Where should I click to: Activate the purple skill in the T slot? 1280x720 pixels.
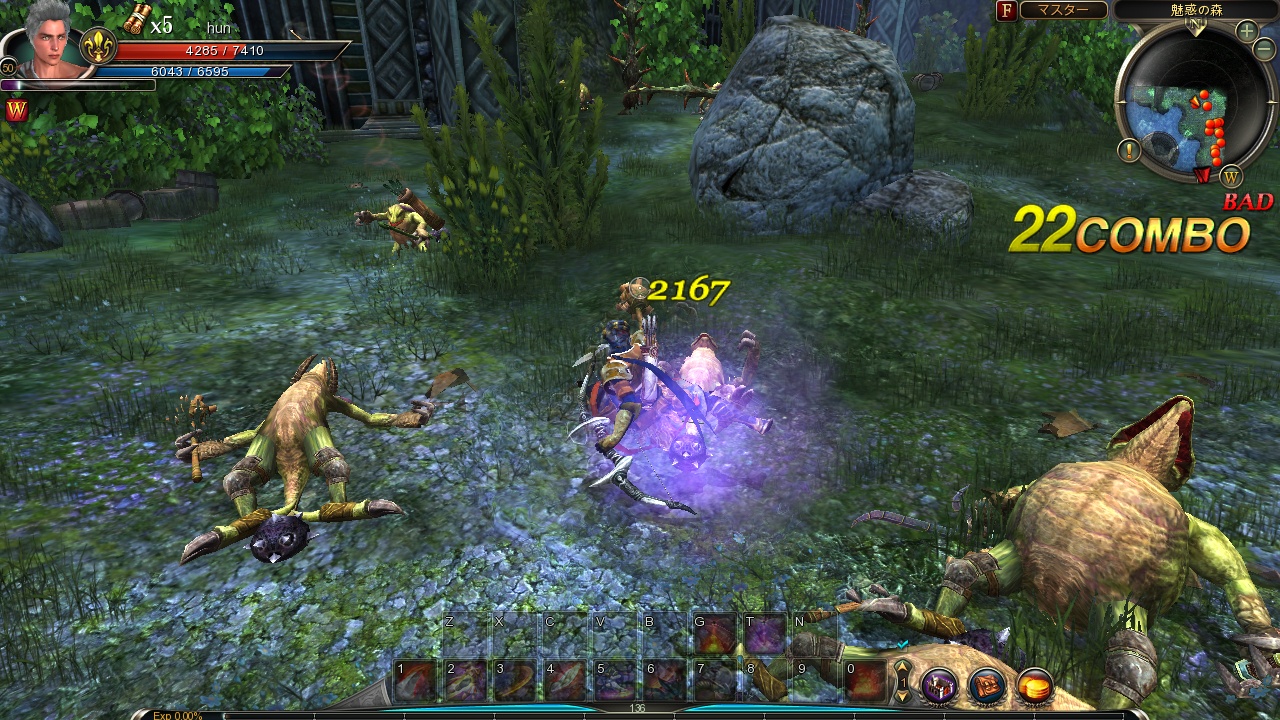765,635
